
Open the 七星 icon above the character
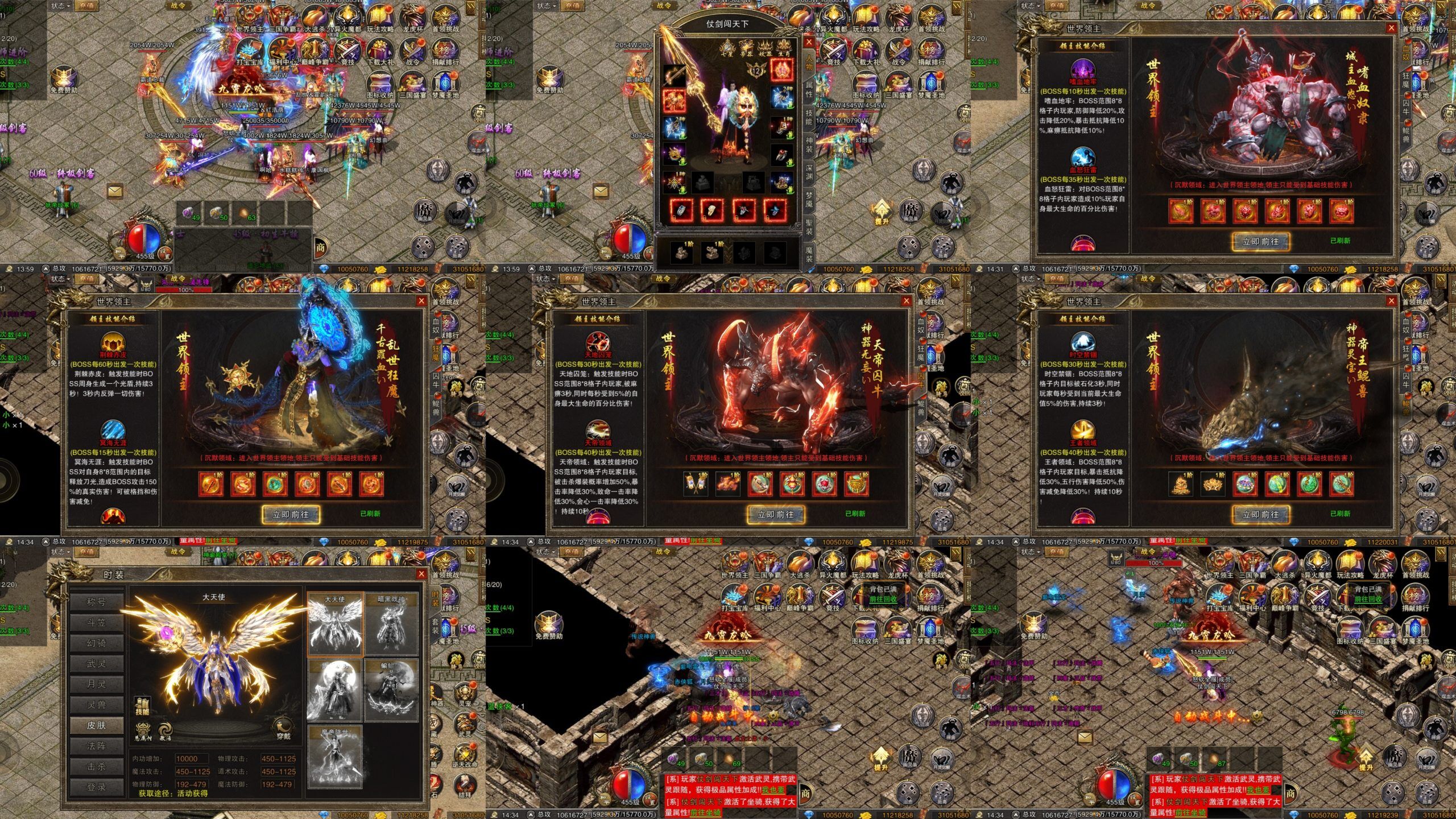tap(727, 47)
